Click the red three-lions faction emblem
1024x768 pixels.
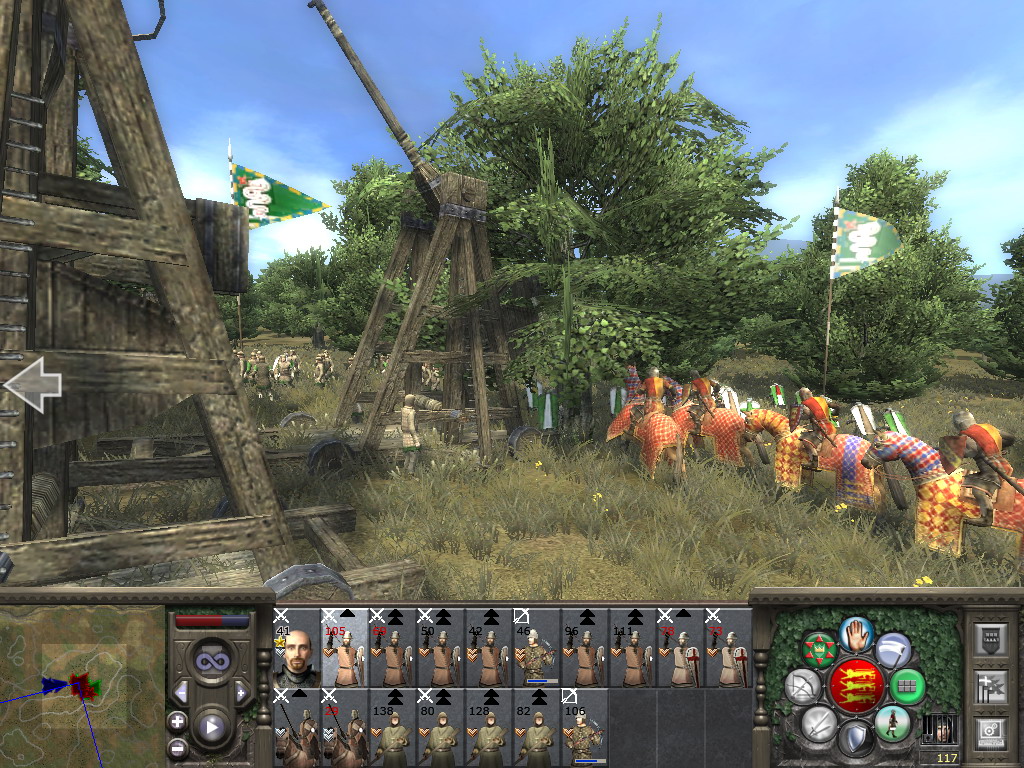point(855,685)
